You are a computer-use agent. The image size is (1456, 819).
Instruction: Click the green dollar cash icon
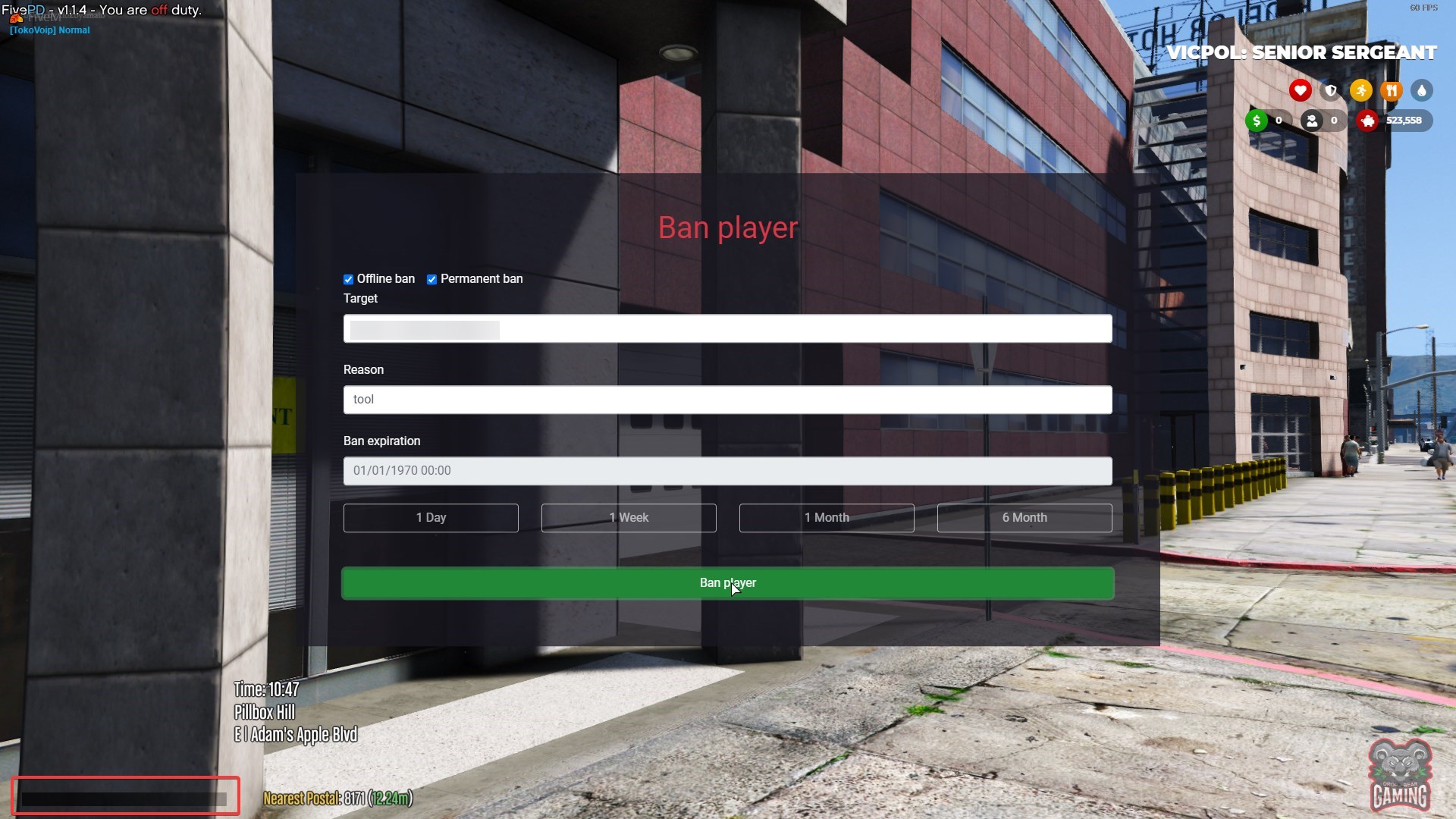click(1257, 121)
